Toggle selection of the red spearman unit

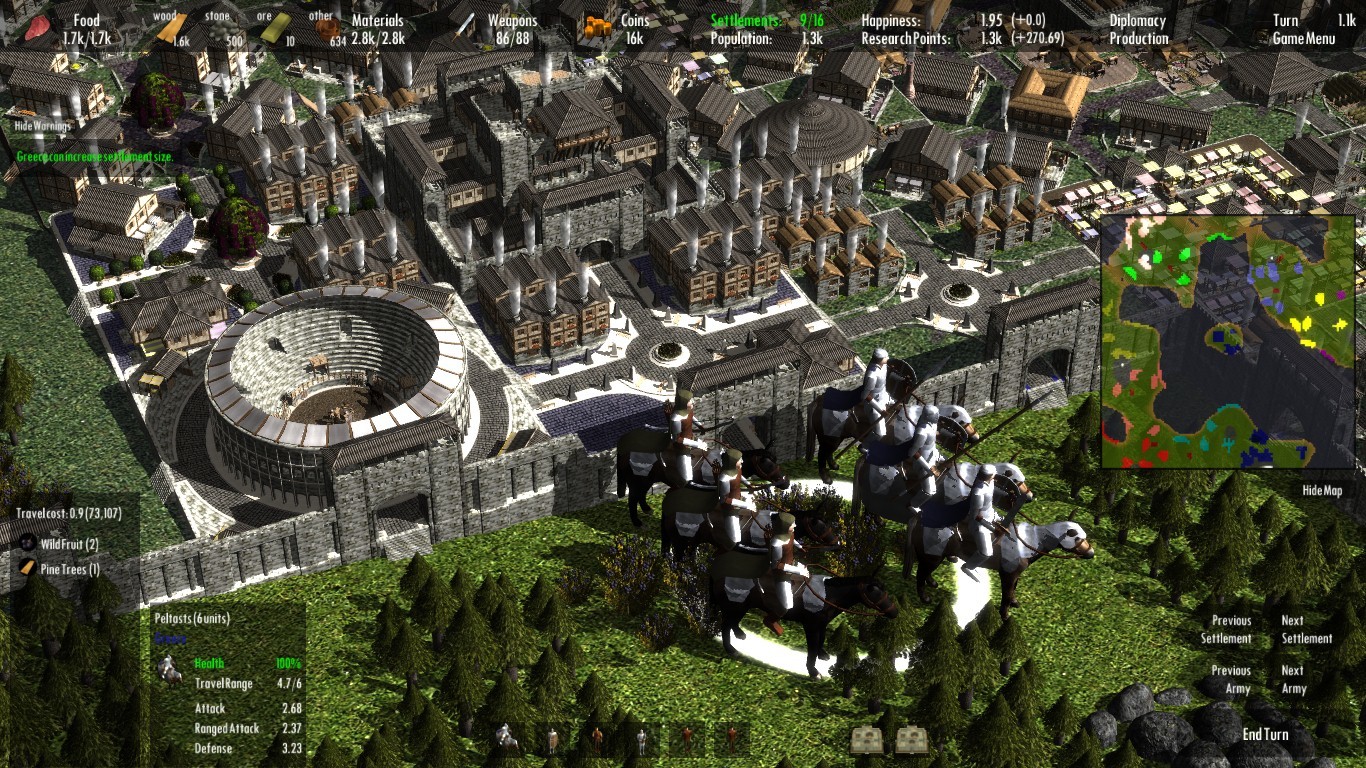[x=687, y=738]
